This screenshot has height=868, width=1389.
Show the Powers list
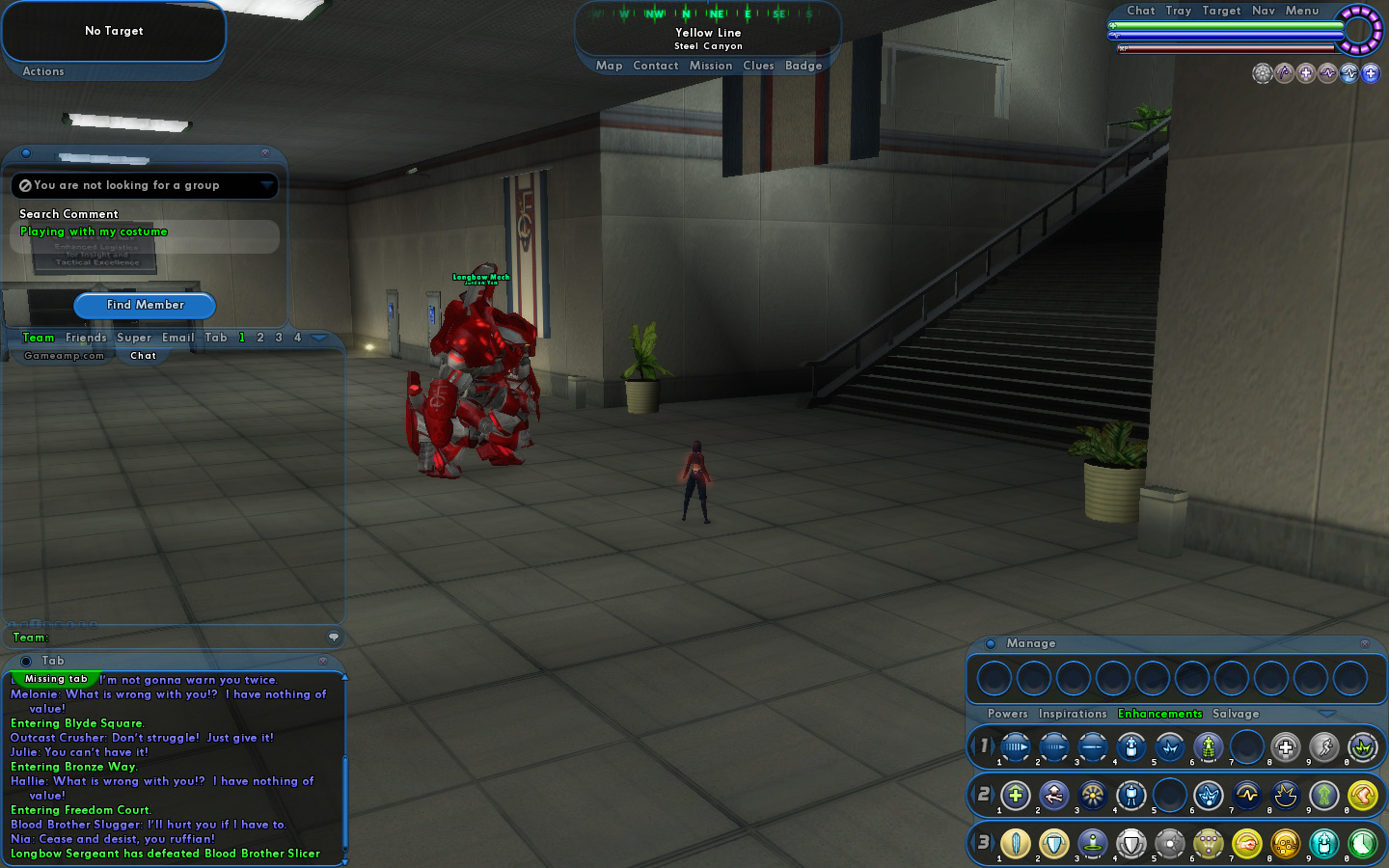[1007, 714]
